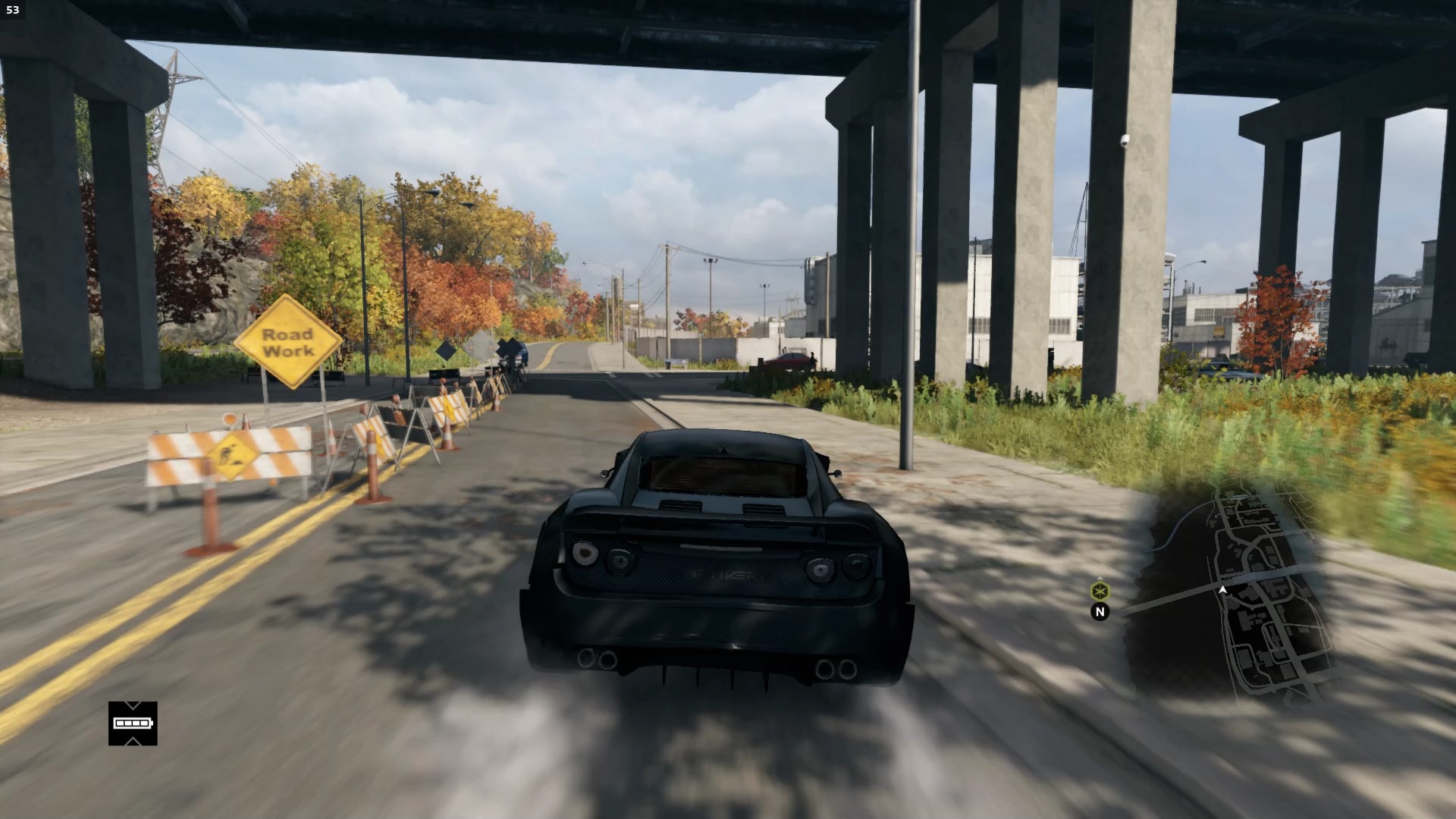Click the white player arrow on the minimap
This screenshot has height=819, width=1456.
(1222, 589)
